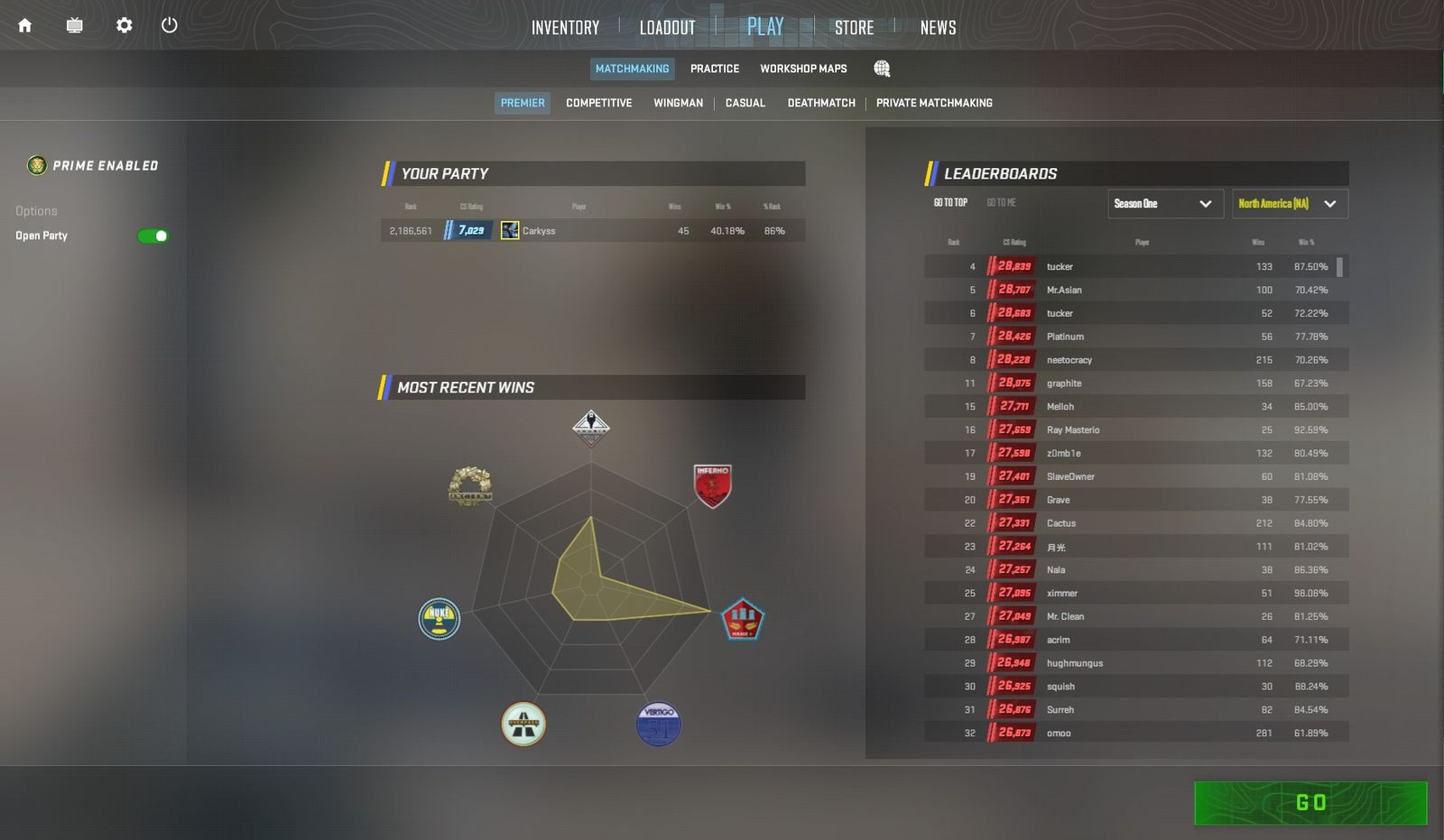Disable the Open Party toggle

coord(151,235)
